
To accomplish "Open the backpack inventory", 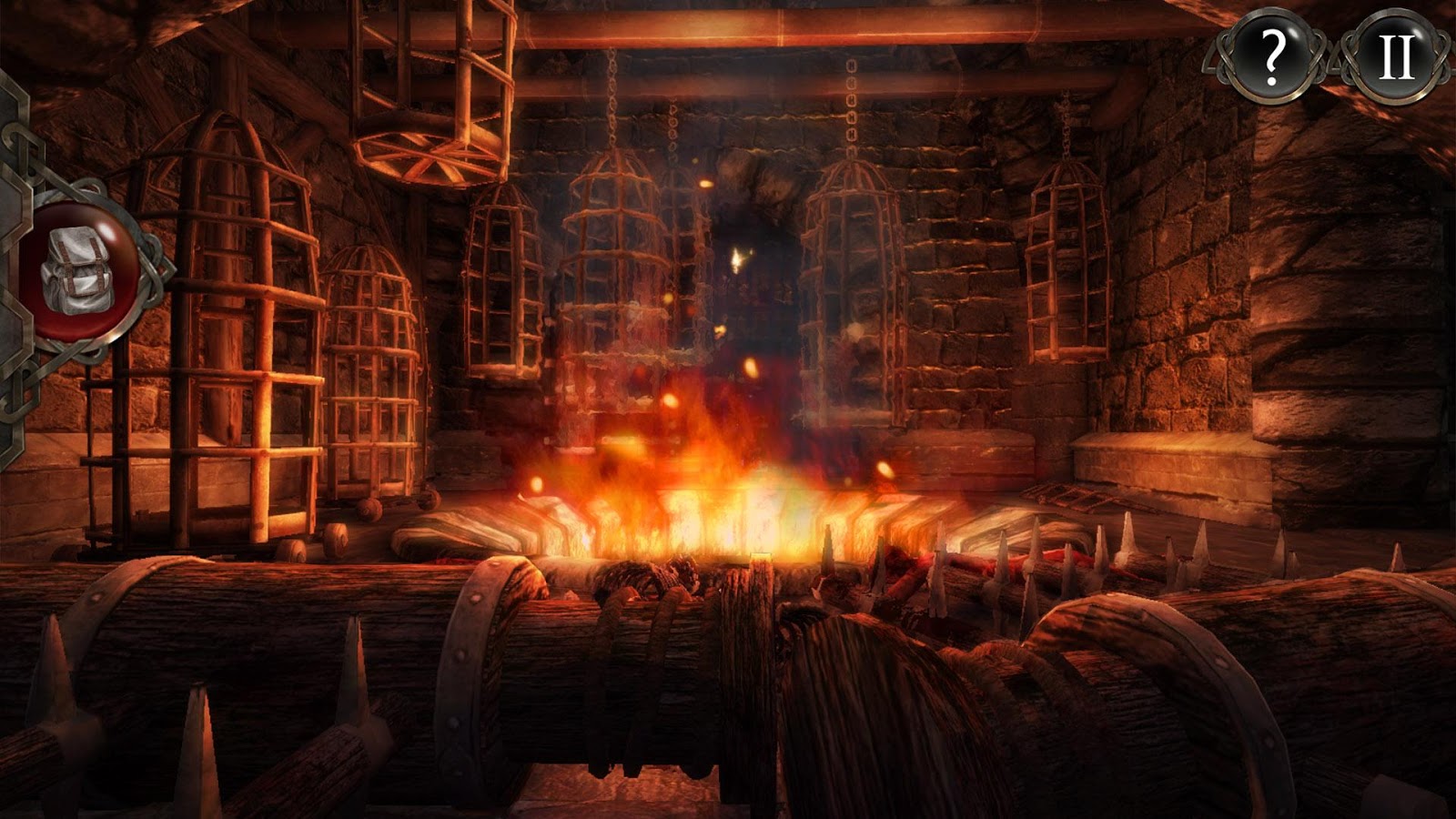I will click(77, 268).
